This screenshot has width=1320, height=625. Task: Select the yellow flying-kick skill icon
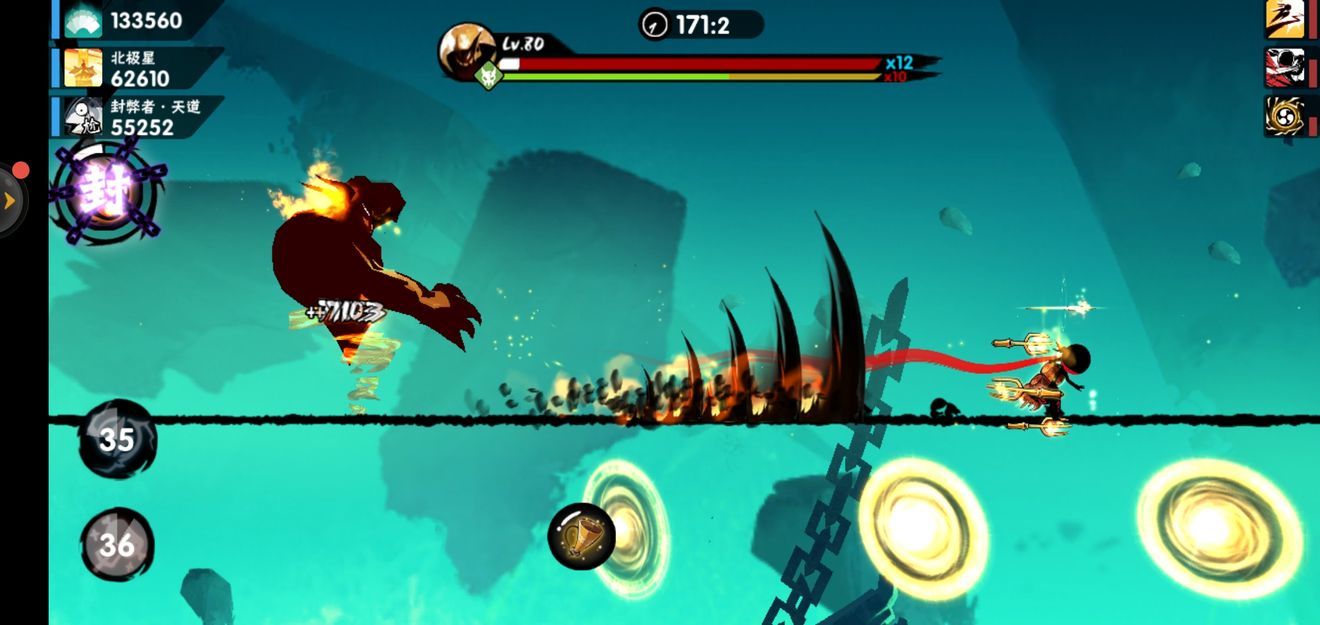(x=1284, y=19)
